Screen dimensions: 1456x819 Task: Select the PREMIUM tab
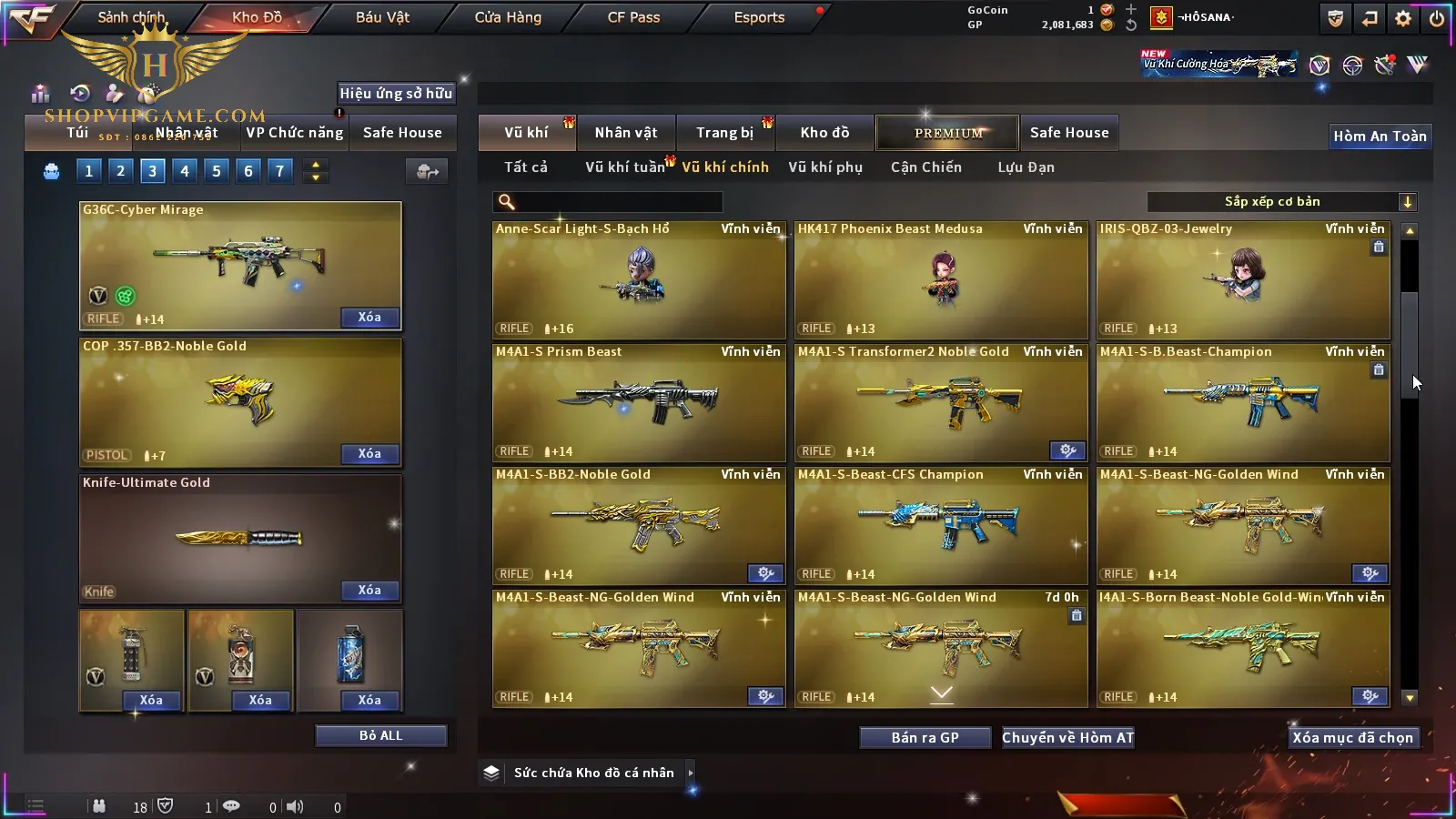(948, 133)
